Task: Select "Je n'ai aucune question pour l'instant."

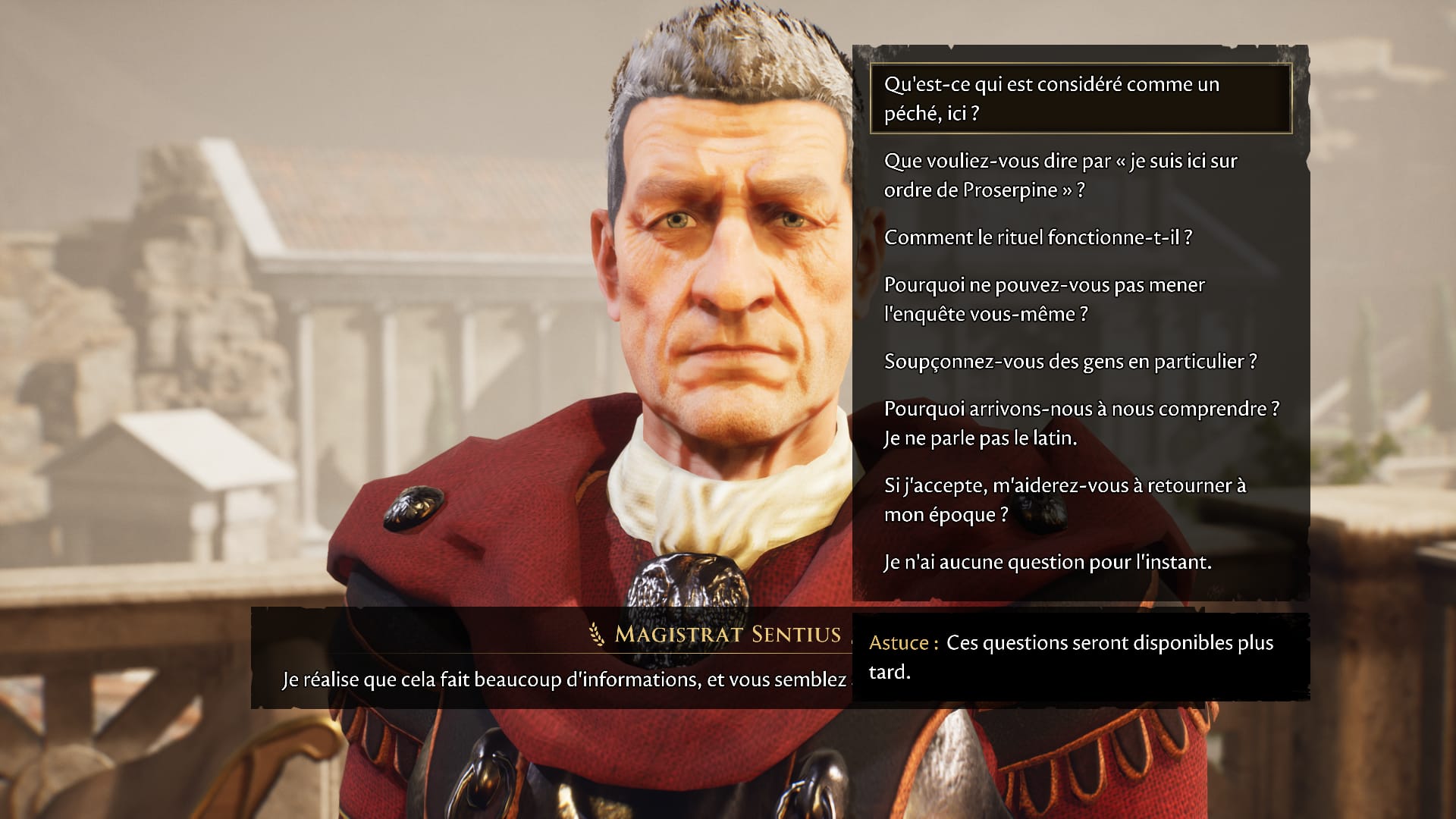Action: click(1047, 562)
